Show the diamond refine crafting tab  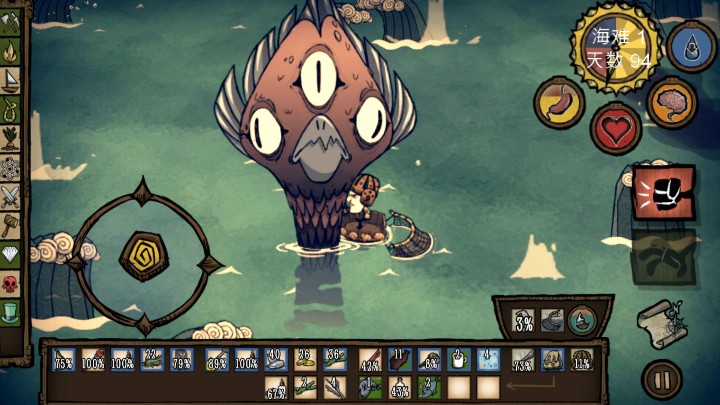pos(11,254)
